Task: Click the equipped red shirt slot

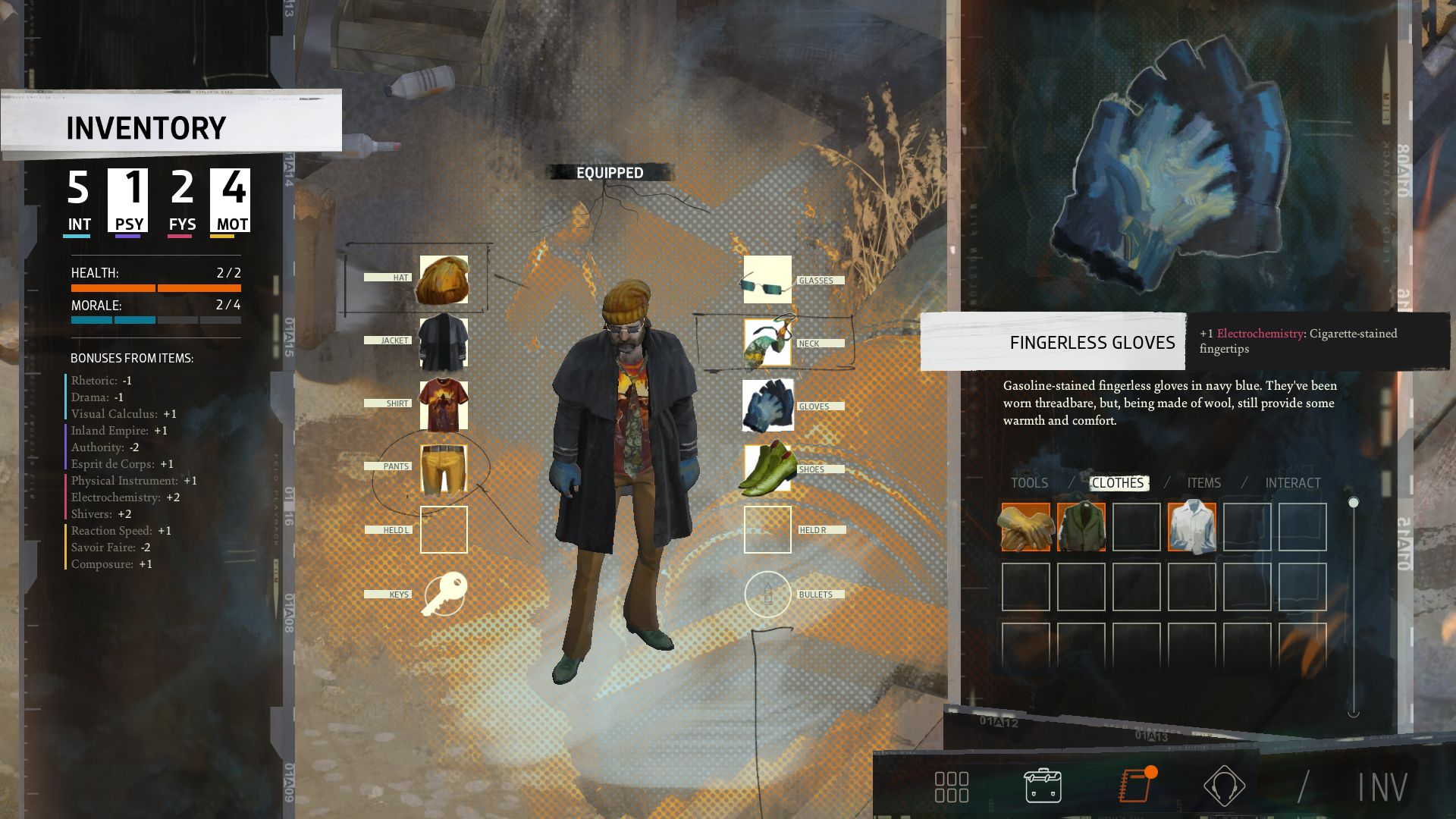Action: coord(444,405)
